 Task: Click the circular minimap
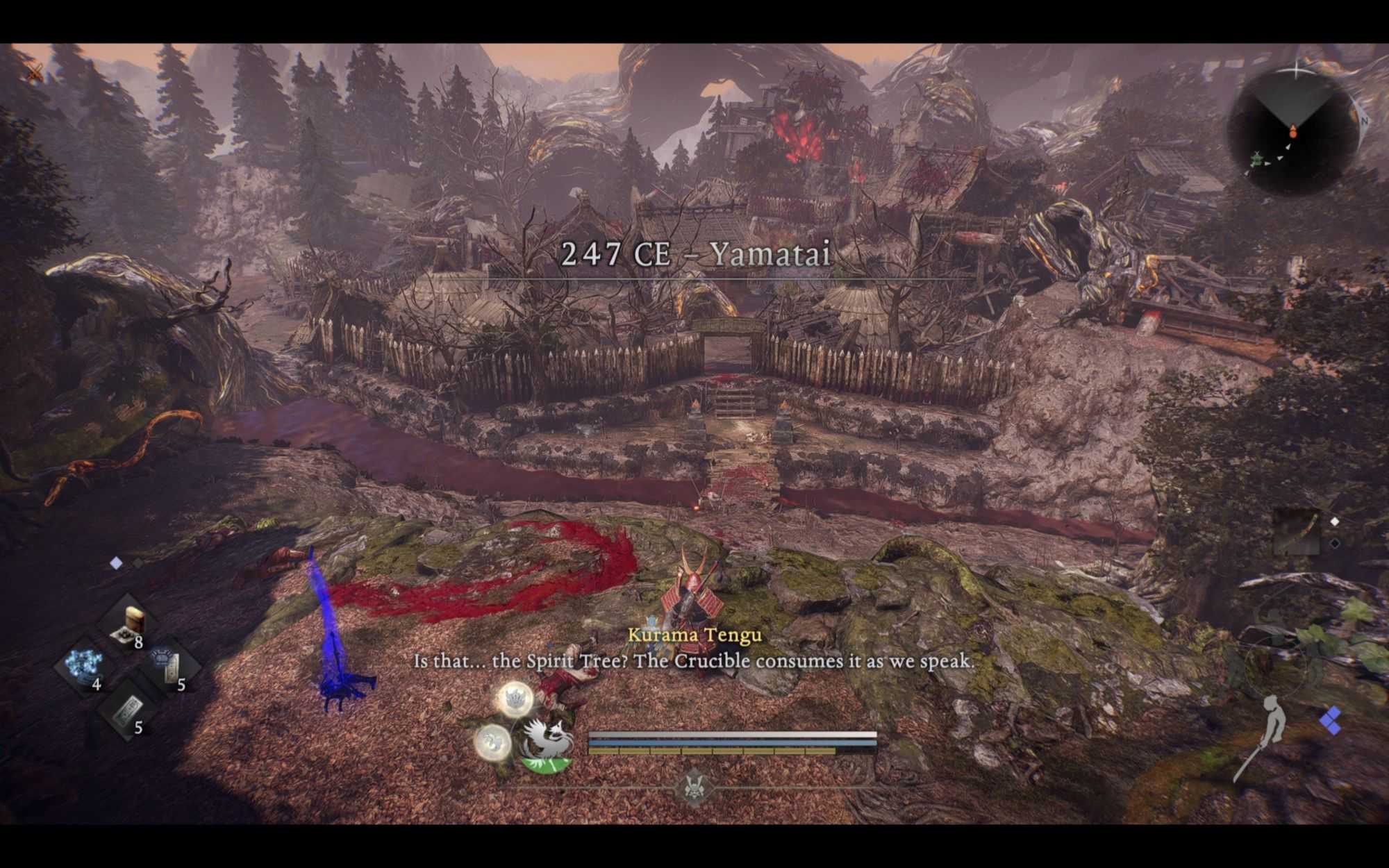coord(1292,132)
